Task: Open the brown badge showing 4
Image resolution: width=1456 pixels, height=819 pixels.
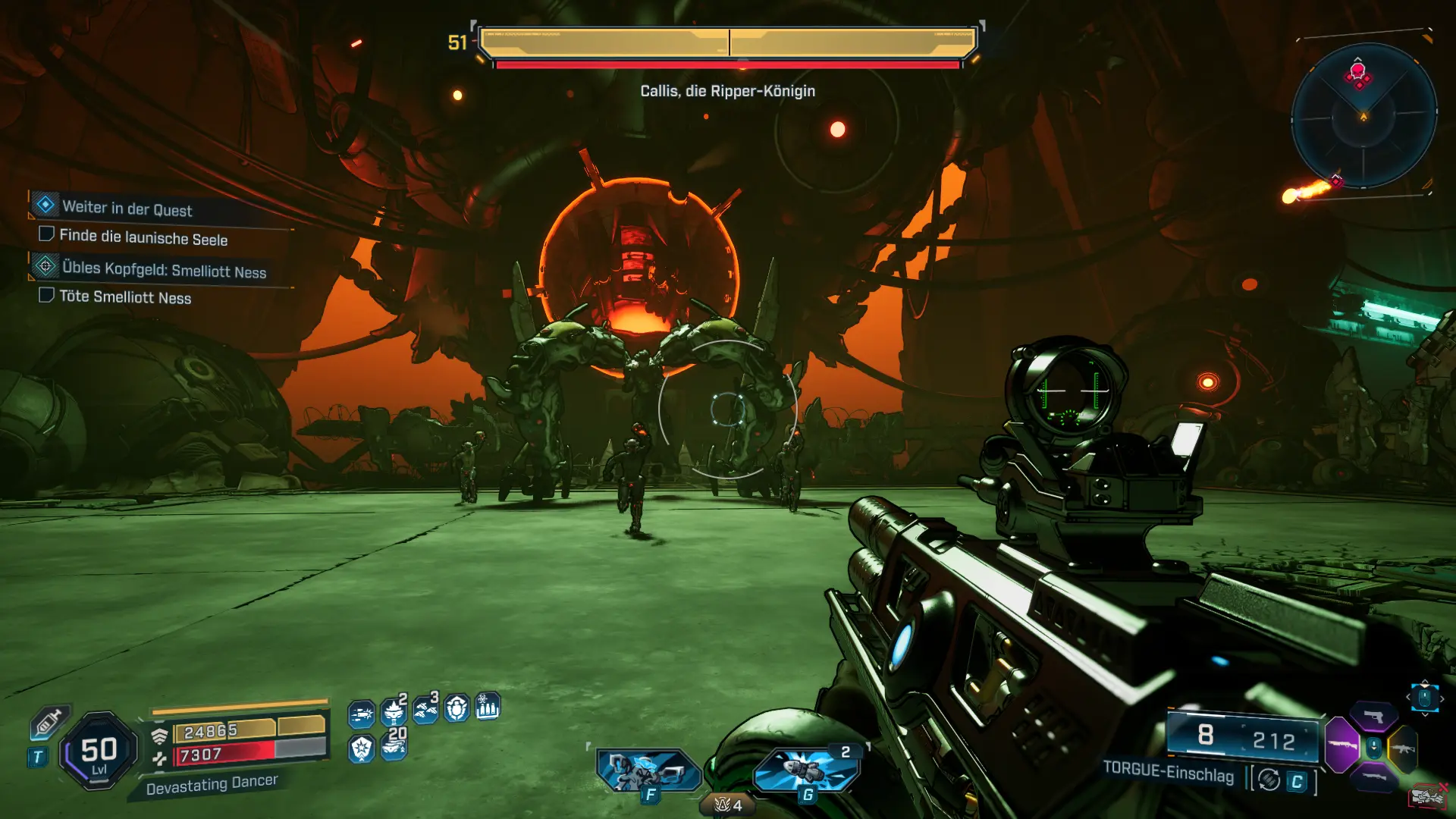Action: [x=728, y=805]
